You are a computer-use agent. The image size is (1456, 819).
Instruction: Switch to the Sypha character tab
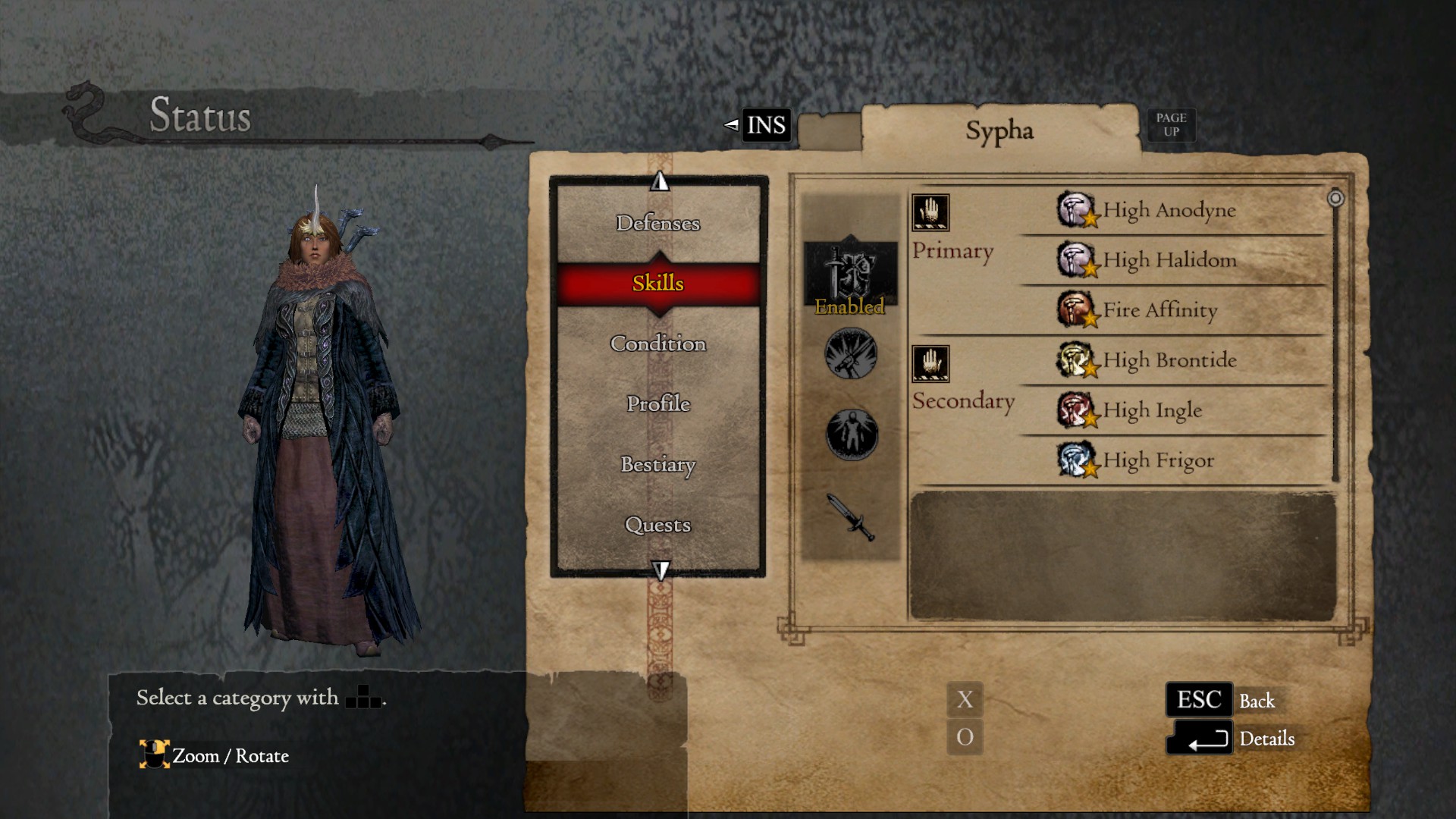(x=999, y=131)
